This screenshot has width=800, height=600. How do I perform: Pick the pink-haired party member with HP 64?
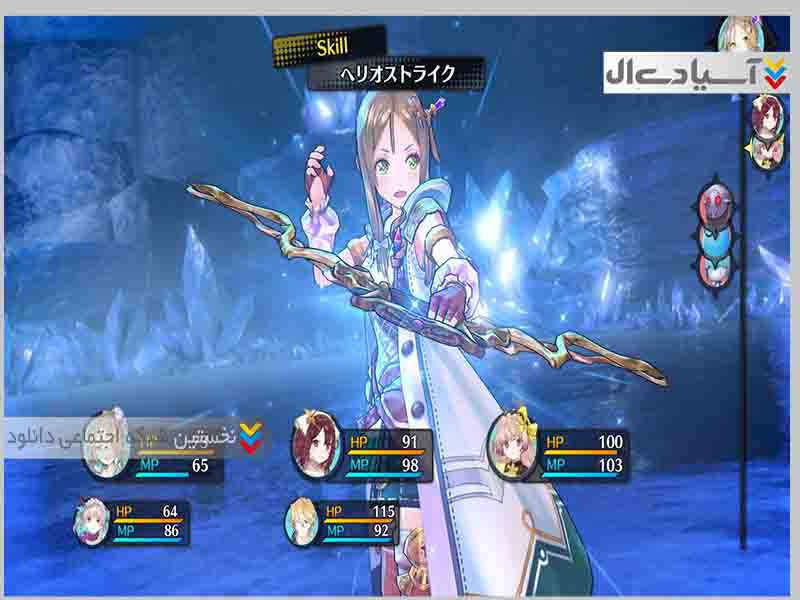pos(92,522)
